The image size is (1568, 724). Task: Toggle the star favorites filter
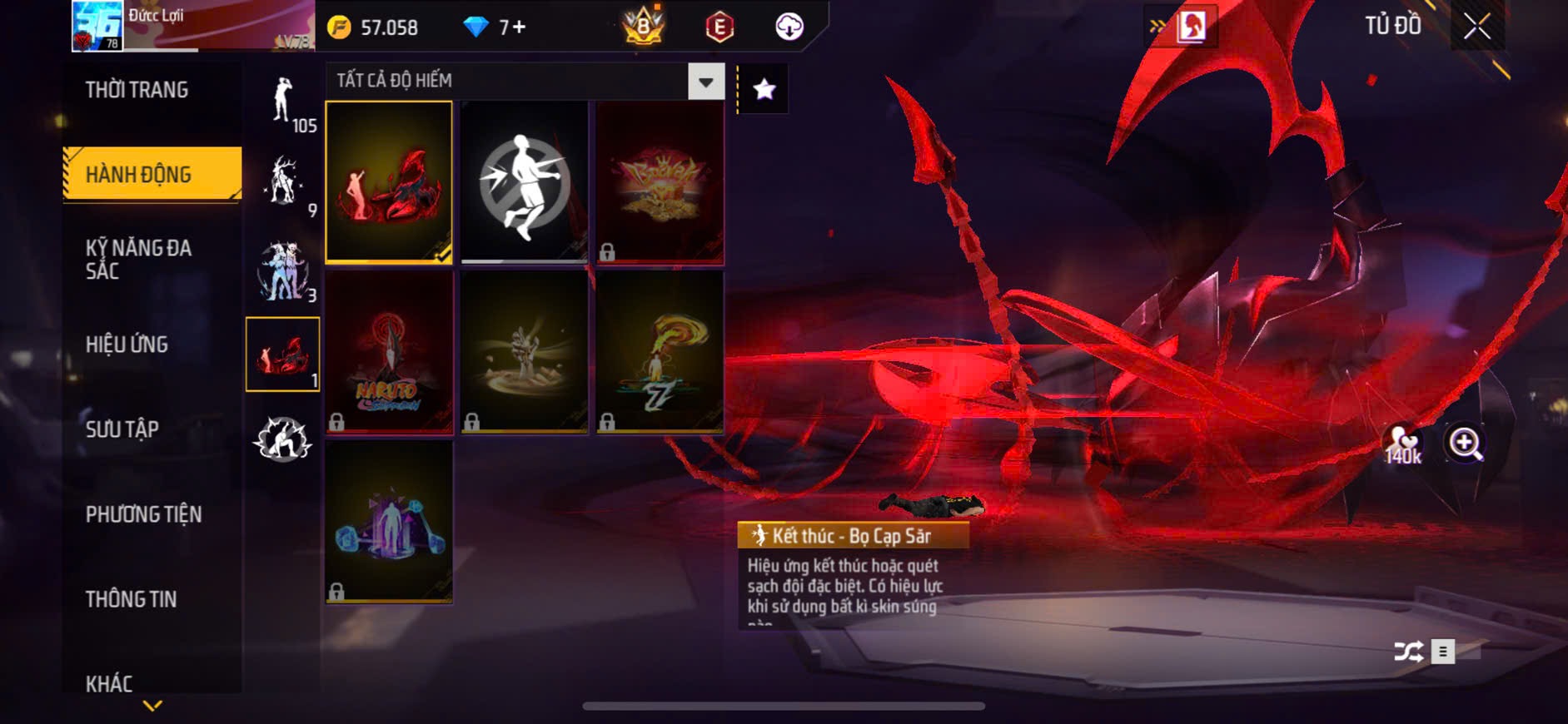(764, 89)
